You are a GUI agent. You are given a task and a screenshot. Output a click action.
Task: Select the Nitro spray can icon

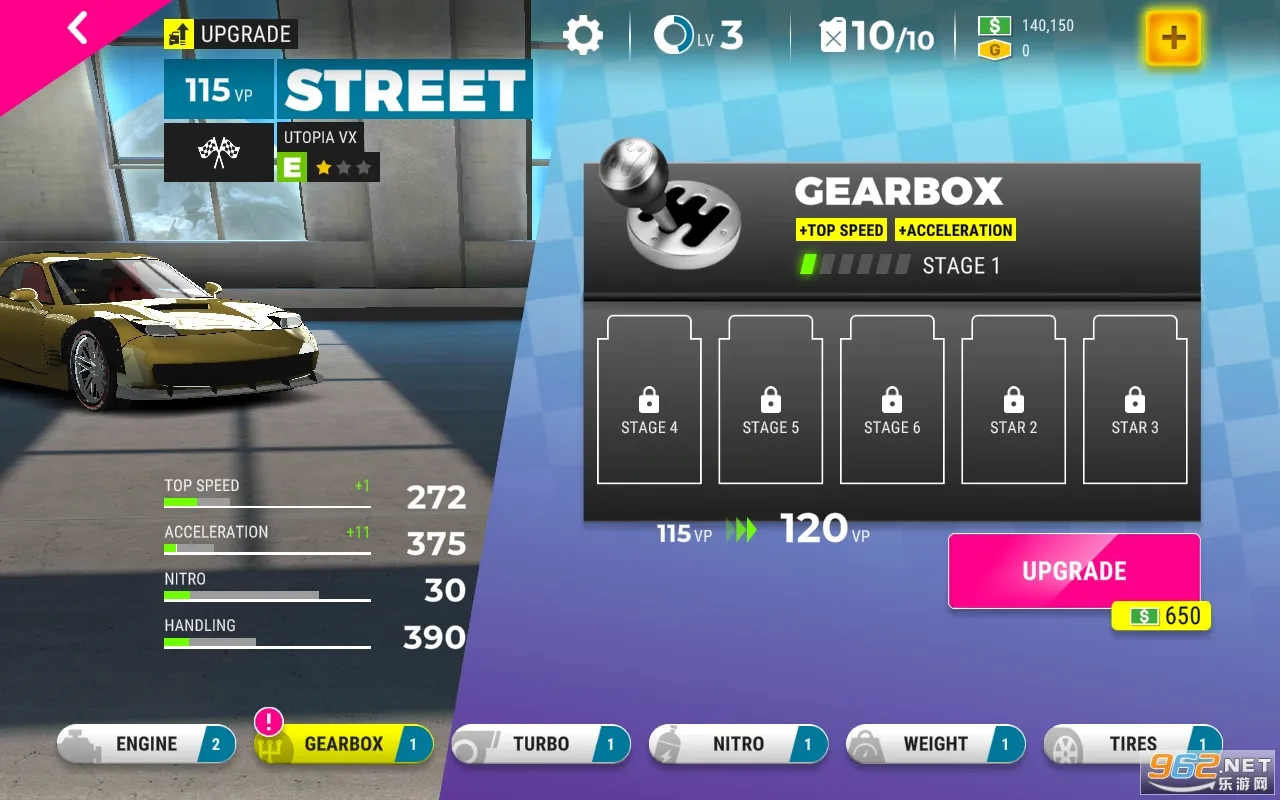coord(676,743)
